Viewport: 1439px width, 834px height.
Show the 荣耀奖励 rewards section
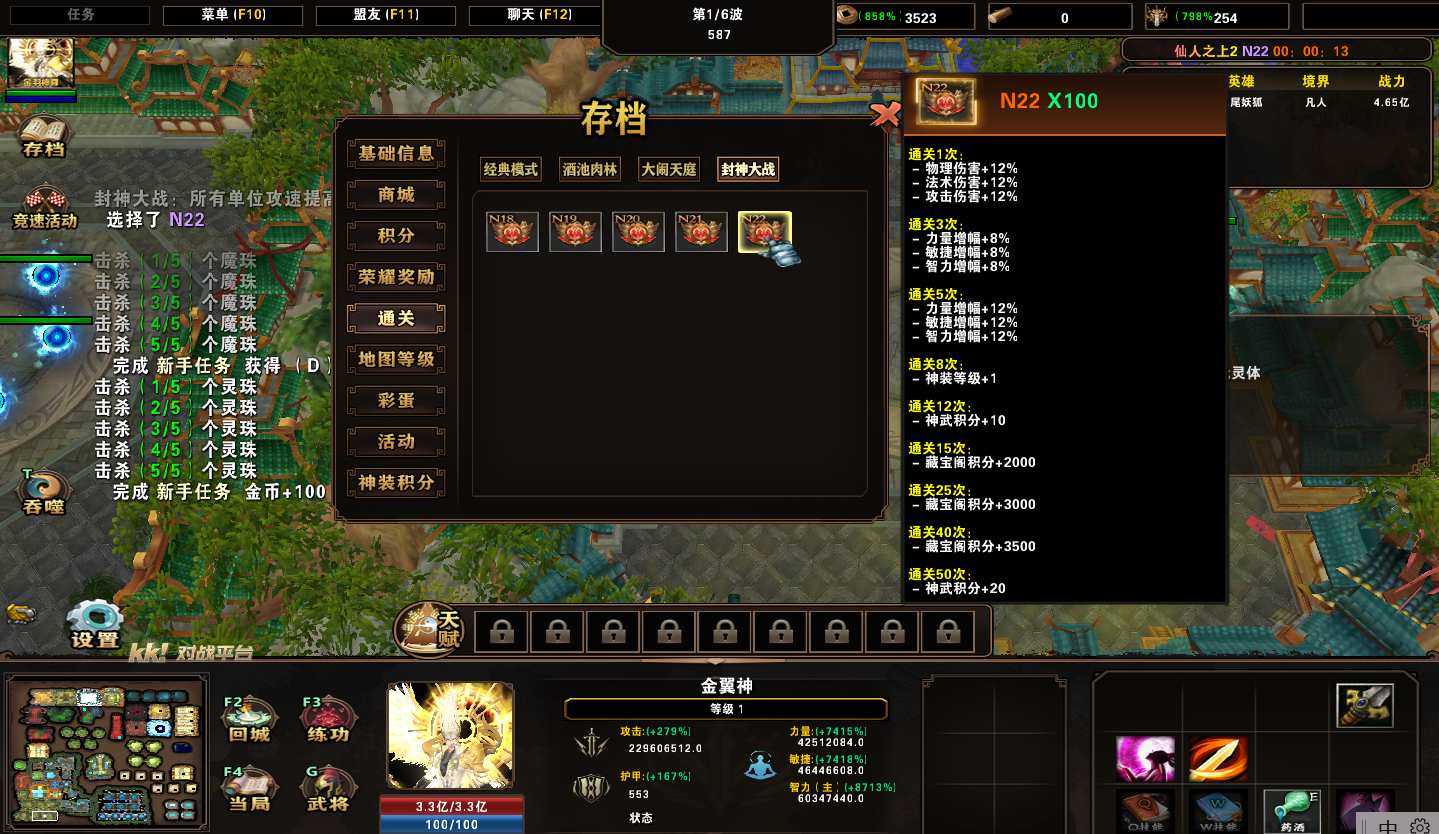[x=396, y=277]
